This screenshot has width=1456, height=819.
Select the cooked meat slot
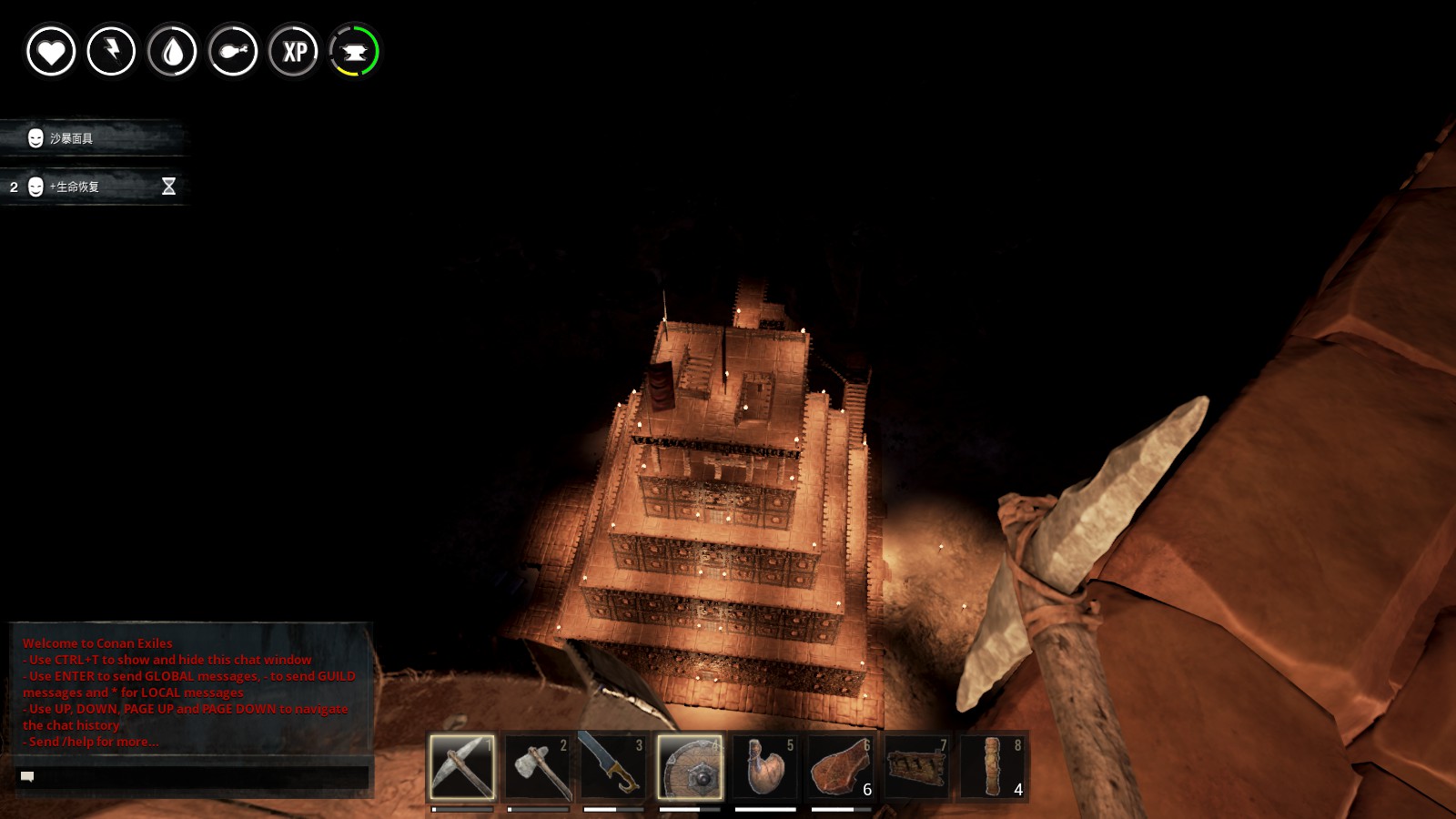coord(841,766)
